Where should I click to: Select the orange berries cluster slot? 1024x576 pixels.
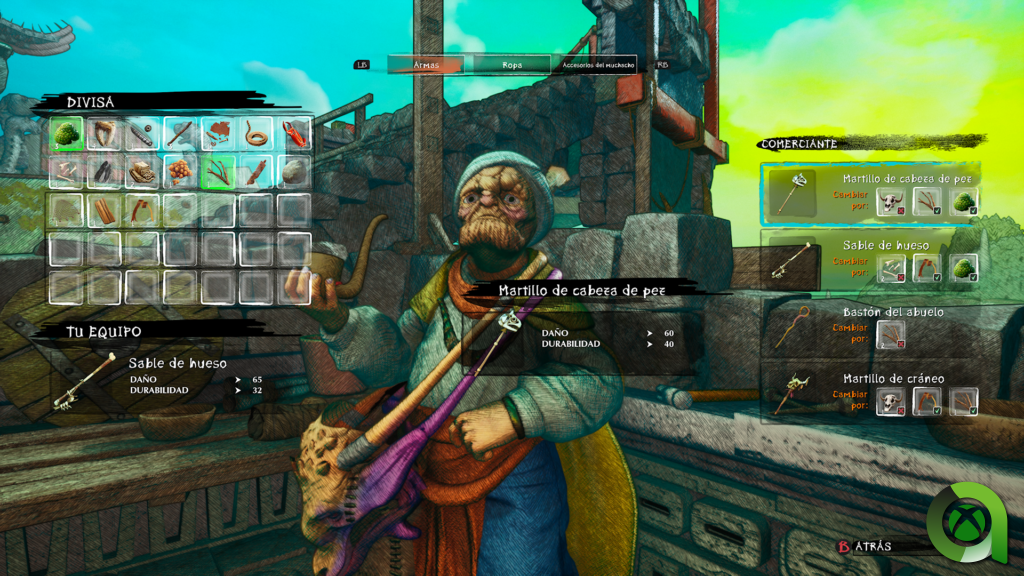point(180,172)
